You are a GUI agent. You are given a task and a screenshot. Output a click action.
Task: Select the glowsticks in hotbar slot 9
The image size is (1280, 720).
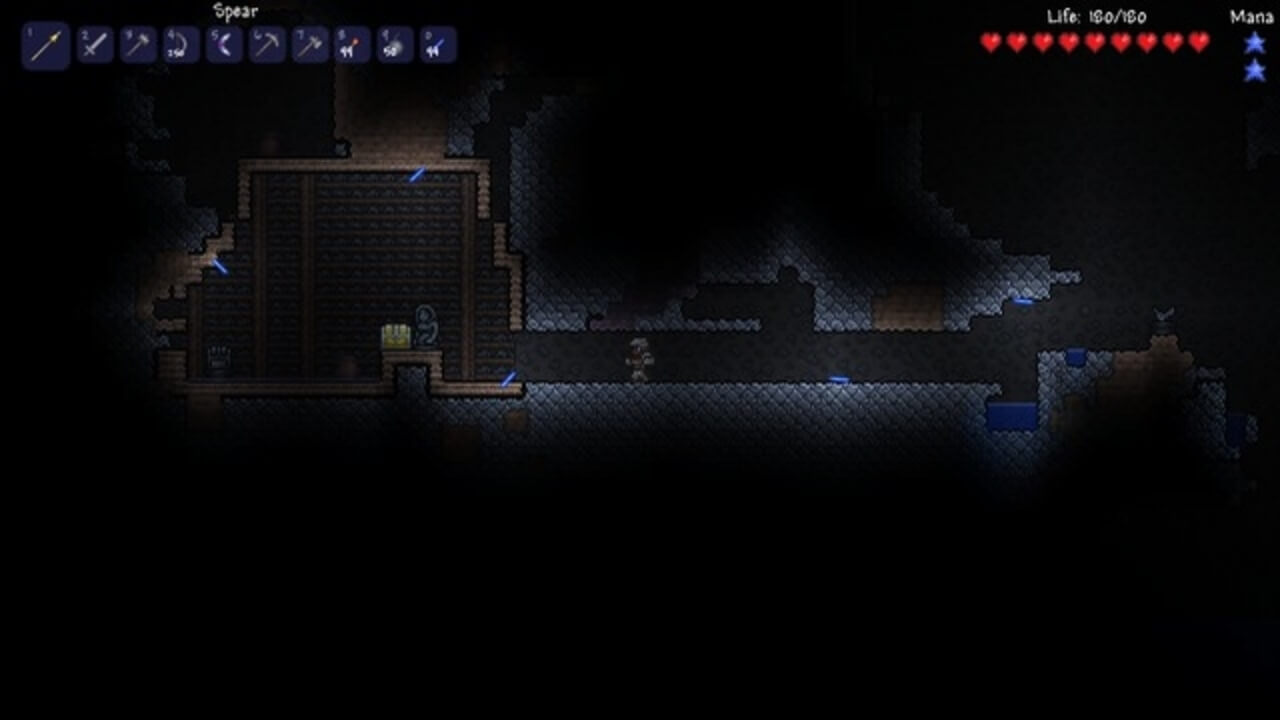pyautogui.click(x=394, y=43)
